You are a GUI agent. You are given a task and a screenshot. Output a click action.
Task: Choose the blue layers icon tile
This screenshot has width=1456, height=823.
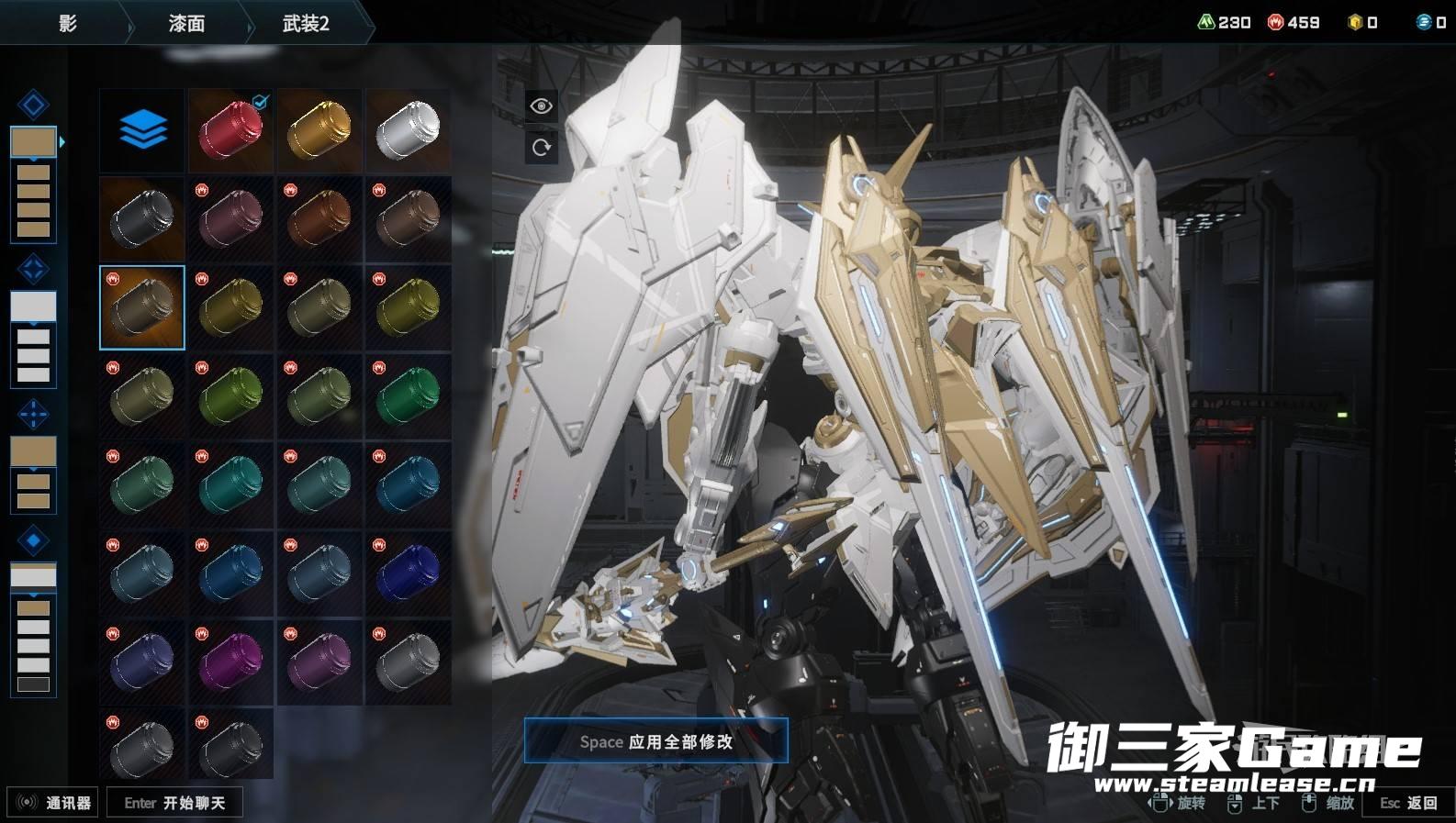(142, 129)
